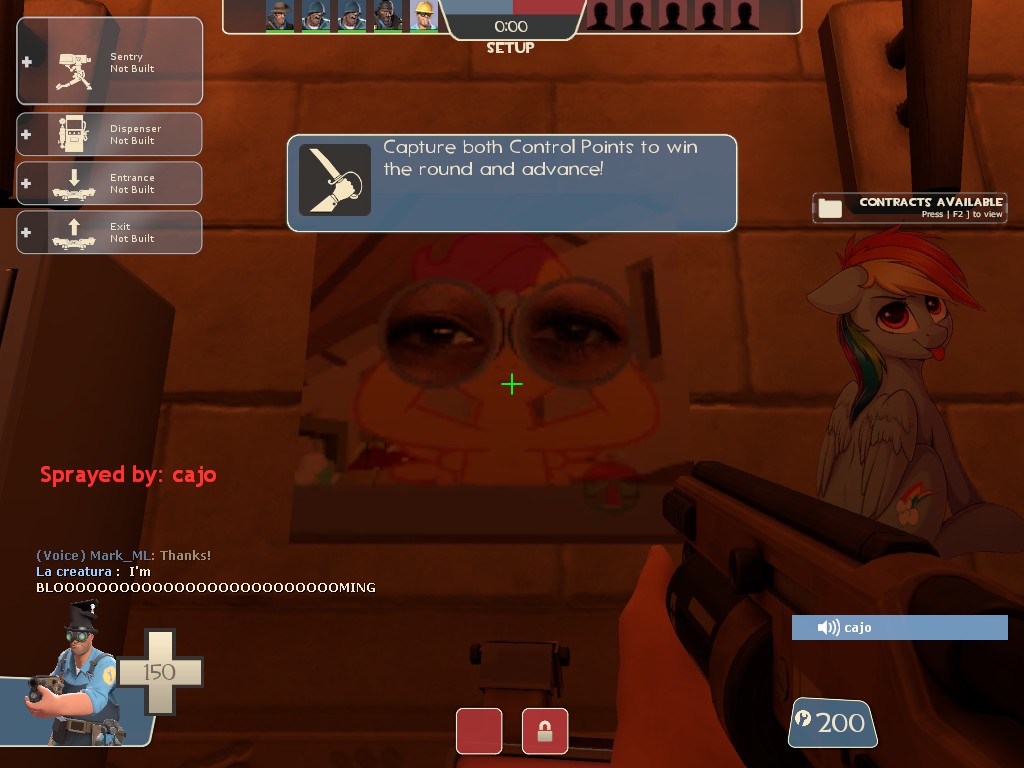Click the Capture both Control Points hint

(x=512, y=182)
